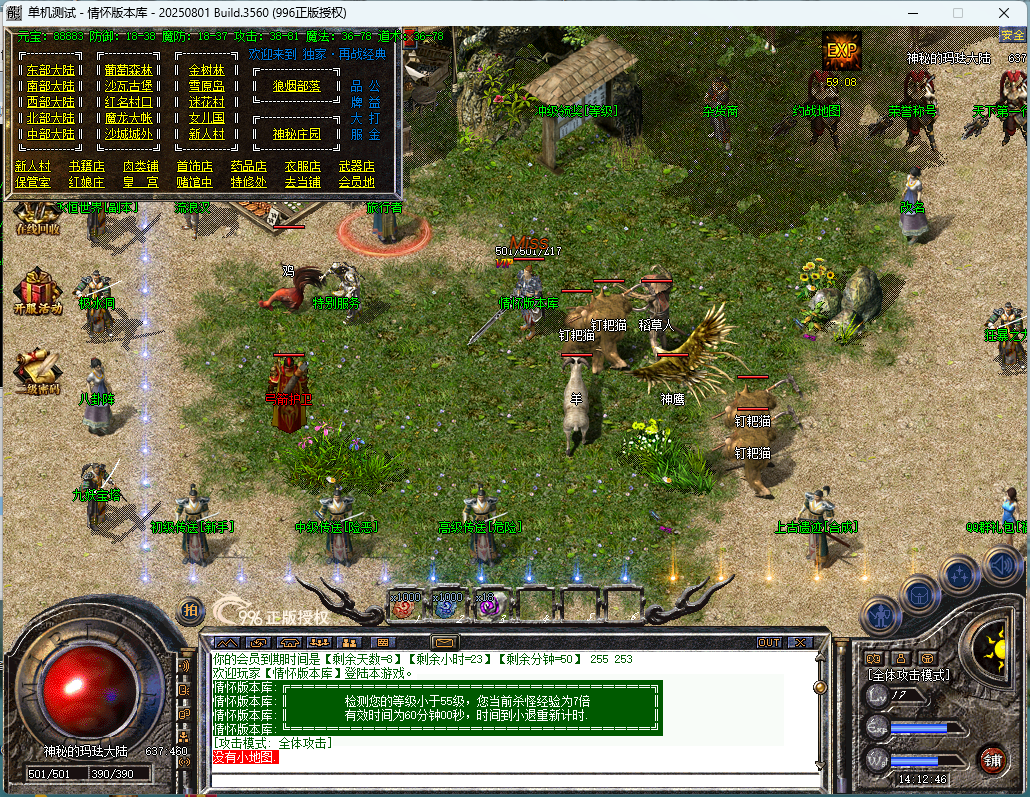The width and height of the screenshot is (1030, 797).
Task: Visit the 武器店 shop link
Action: pyautogui.click(x=356, y=166)
